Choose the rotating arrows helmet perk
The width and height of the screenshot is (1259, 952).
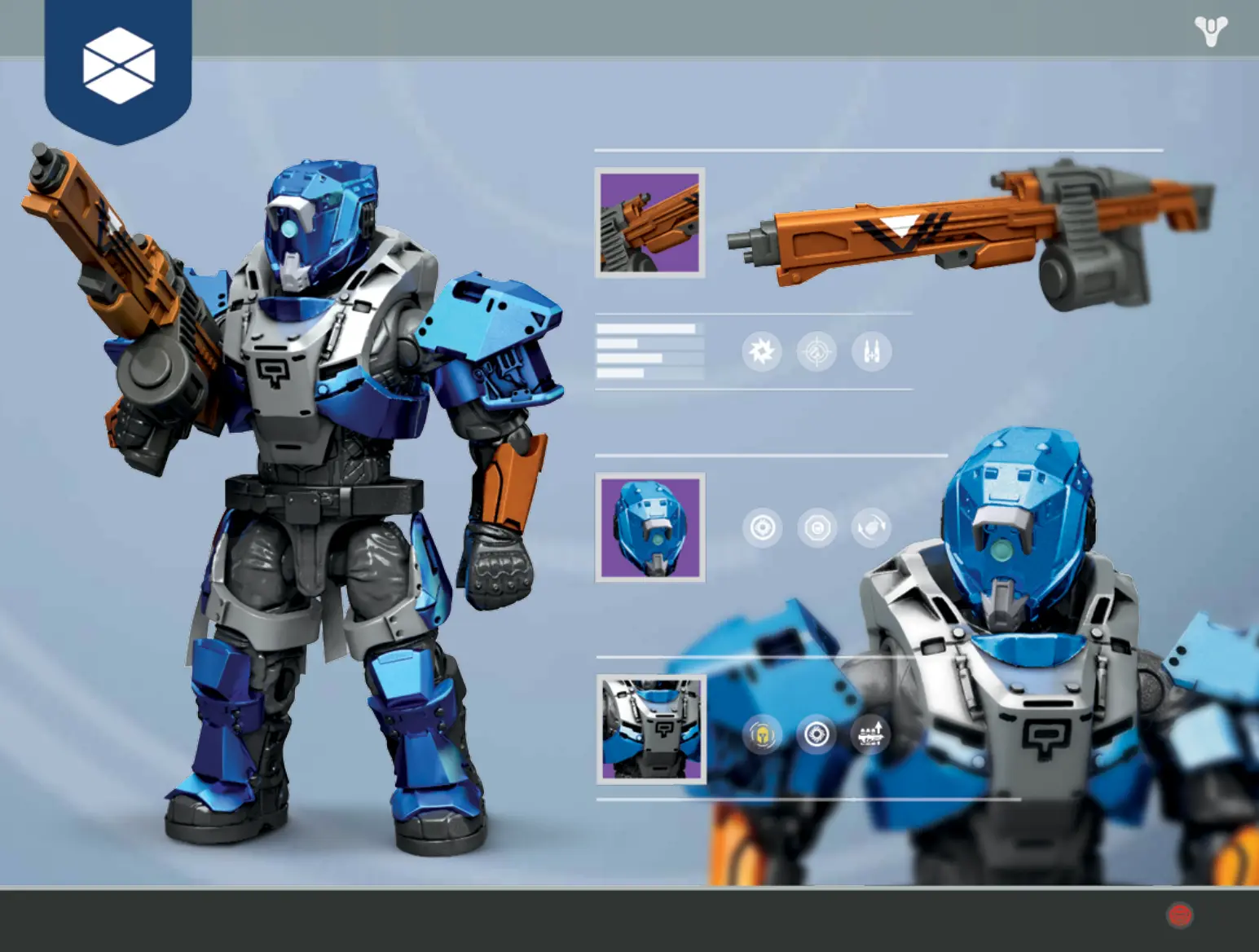(870, 528)
